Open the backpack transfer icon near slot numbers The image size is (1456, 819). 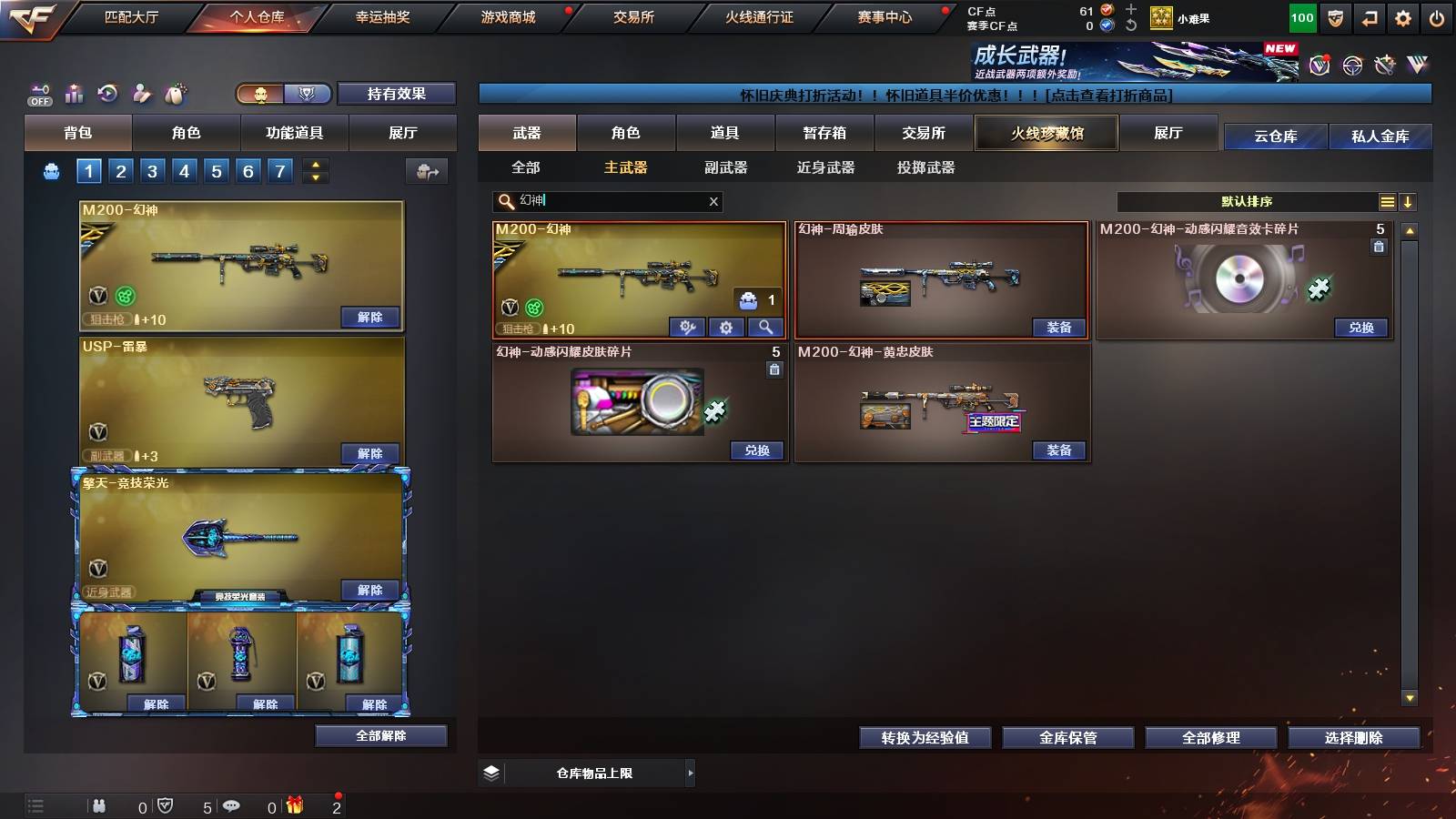[426, 170]
